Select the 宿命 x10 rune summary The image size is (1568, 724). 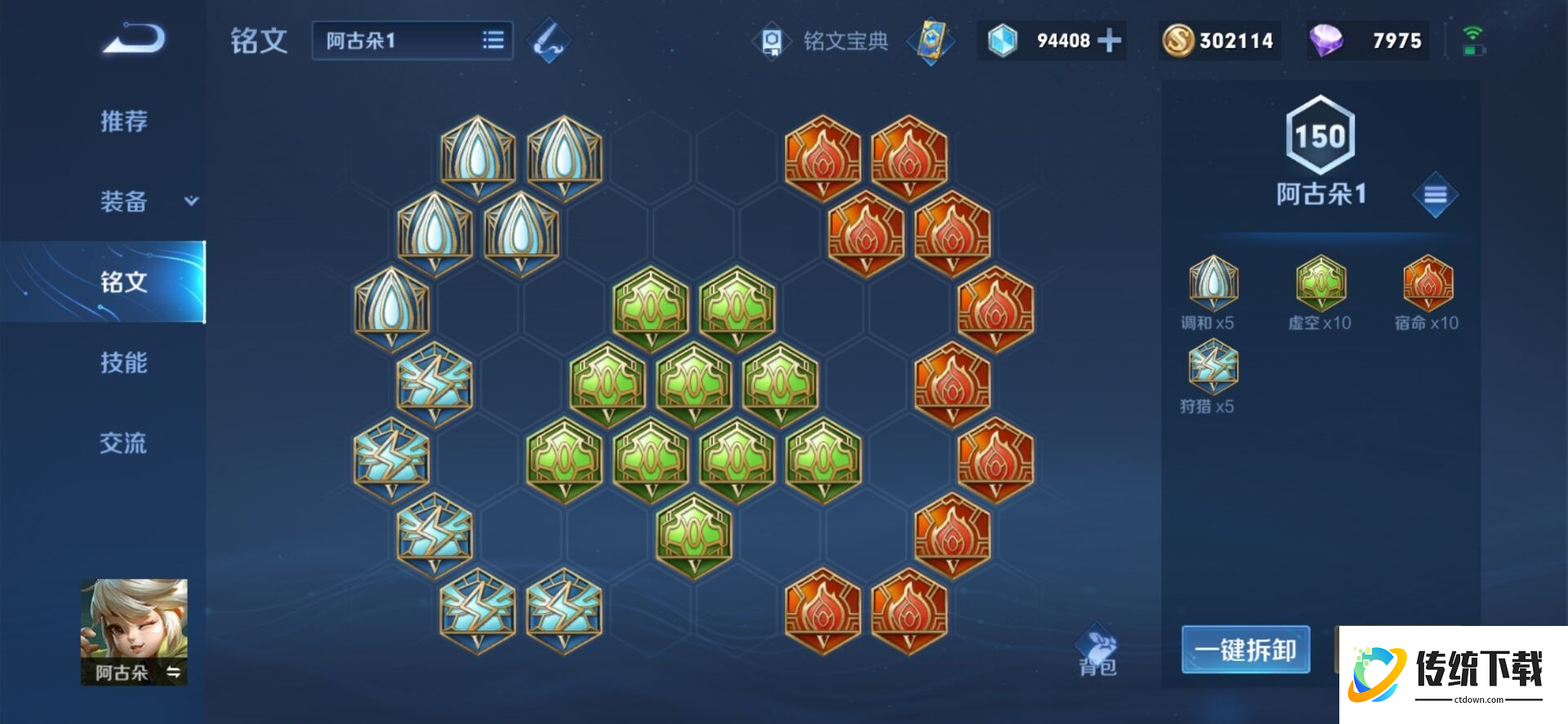point(1427,292)
